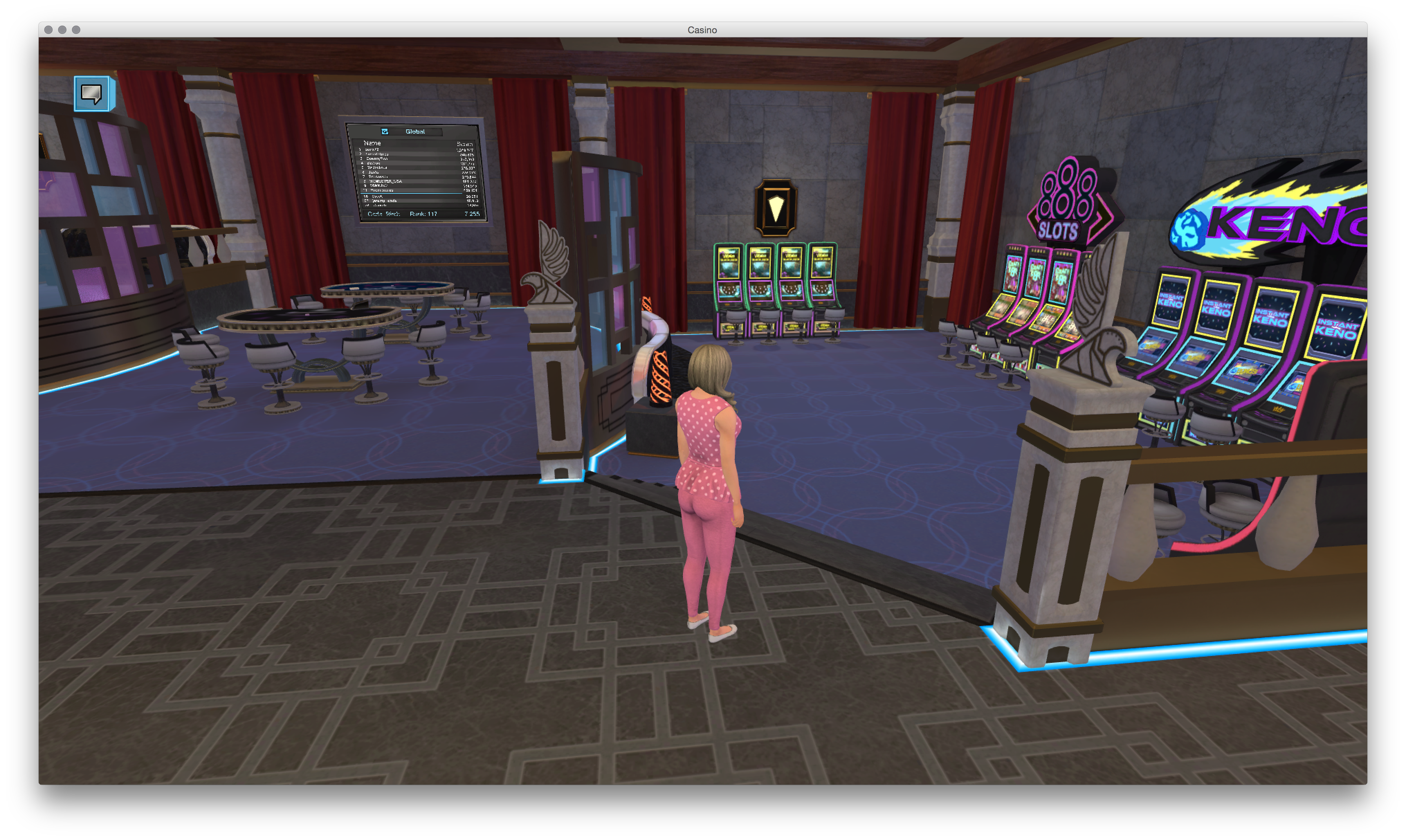
Task: Close the Casino window
Action: [49, 30]
